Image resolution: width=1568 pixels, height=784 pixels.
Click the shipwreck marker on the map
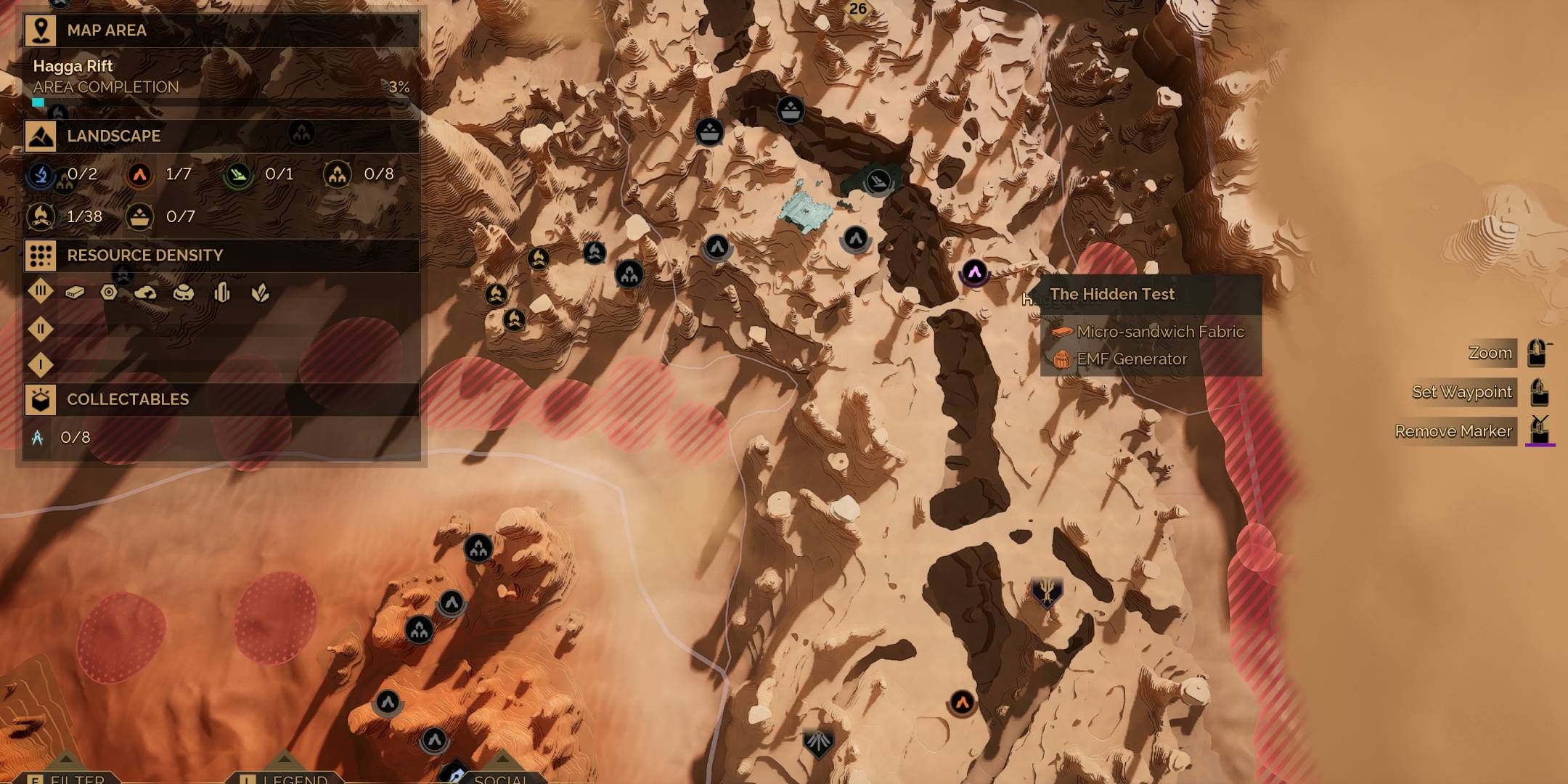click(x=878, y=179)
